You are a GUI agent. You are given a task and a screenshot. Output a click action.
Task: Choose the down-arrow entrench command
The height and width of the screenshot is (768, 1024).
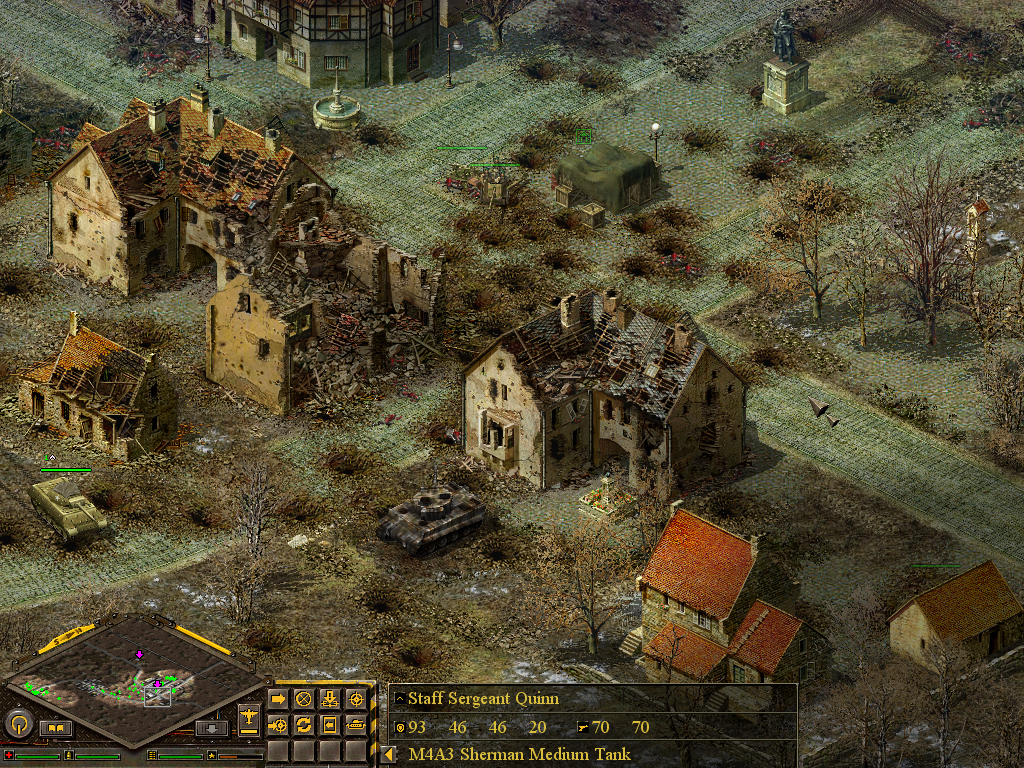(330, 699)
